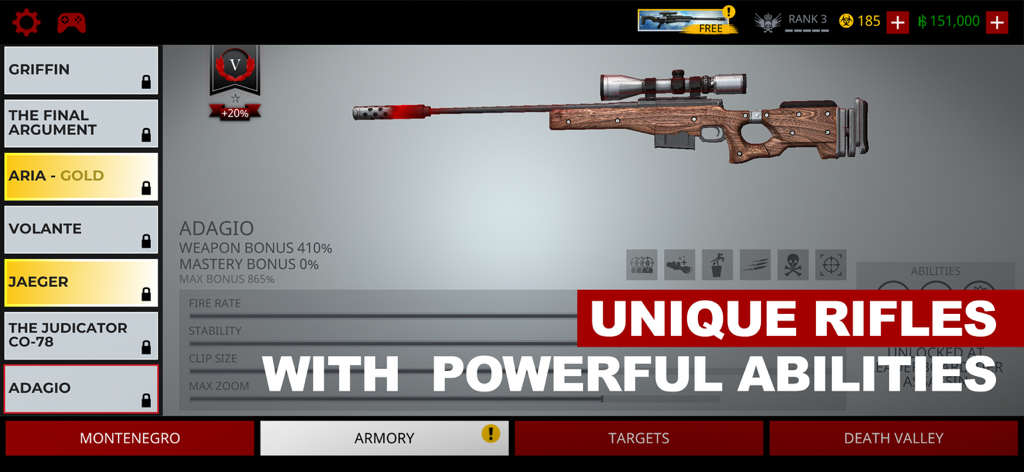This screenshot has width=1024, height=472.
Task: Go to the Targets tab
Action: tap(639, 438)
